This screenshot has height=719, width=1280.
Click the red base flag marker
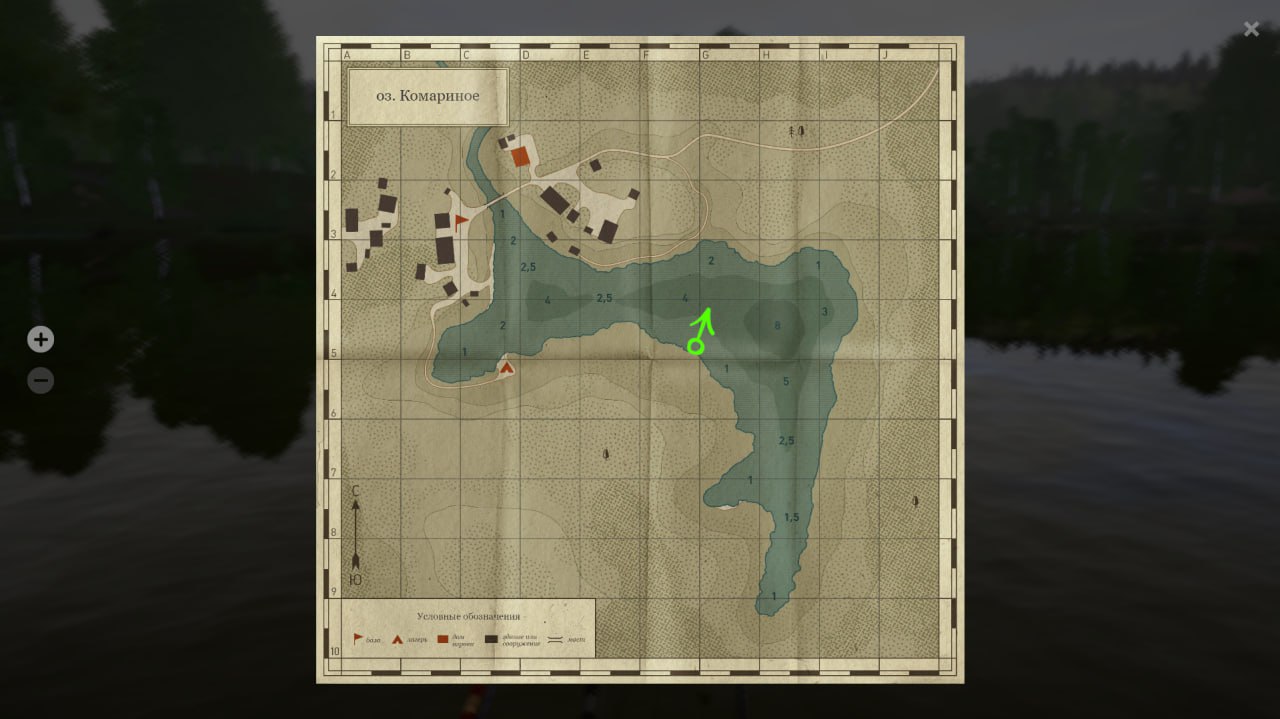point(460,221)
